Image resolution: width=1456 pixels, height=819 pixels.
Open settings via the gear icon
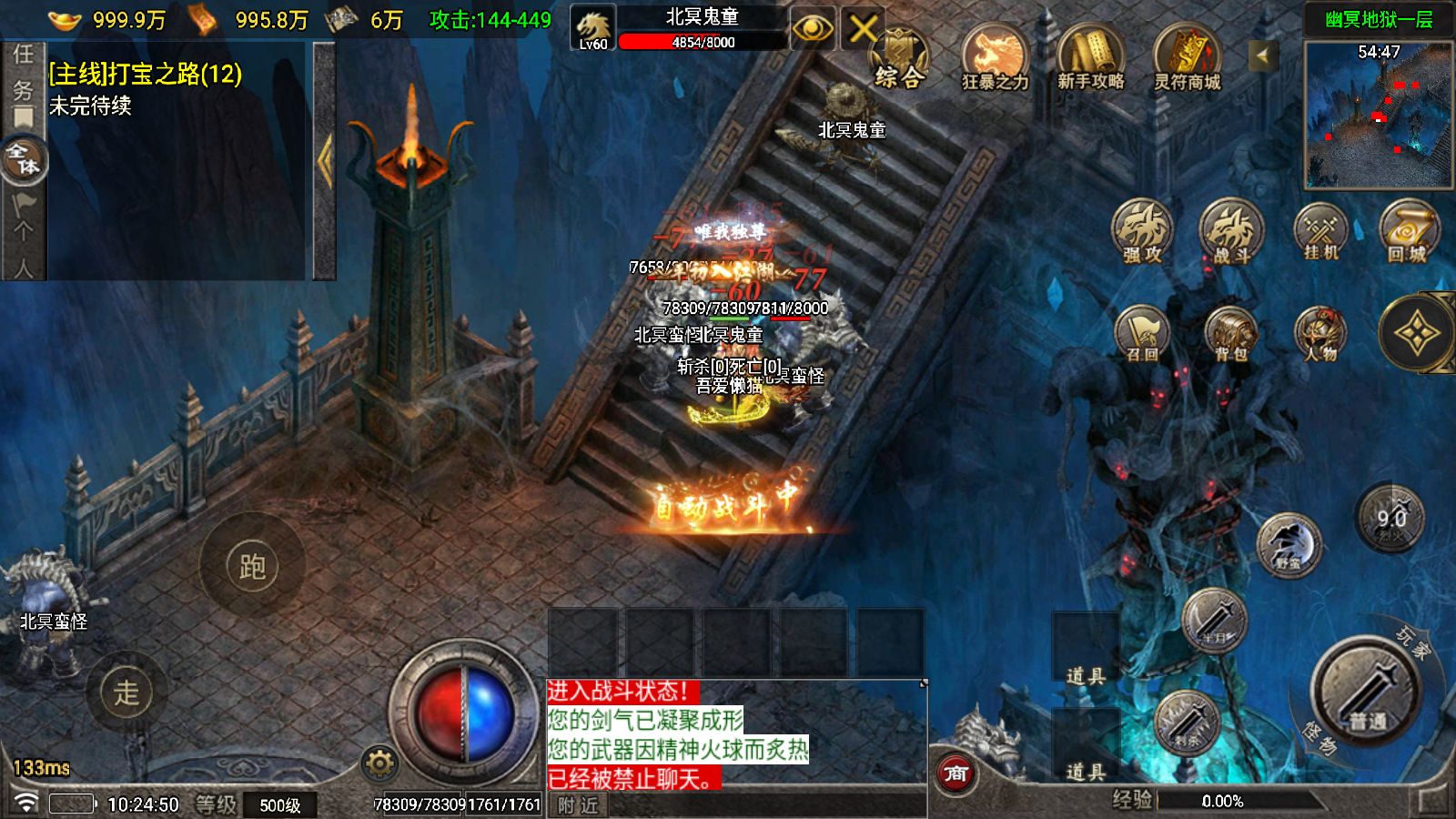[x=379, y=763]
